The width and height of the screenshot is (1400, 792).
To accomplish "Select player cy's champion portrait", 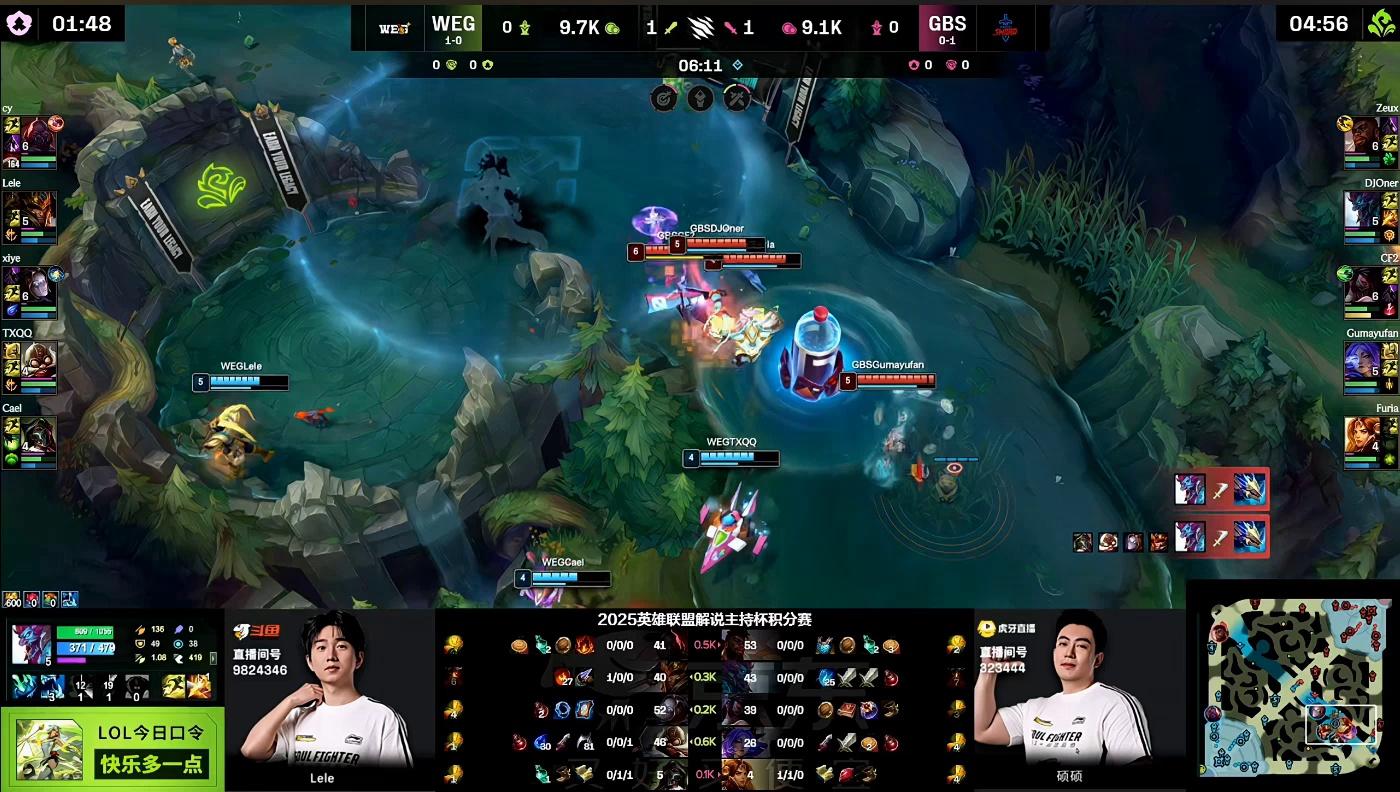I will [x=40, y=135].
